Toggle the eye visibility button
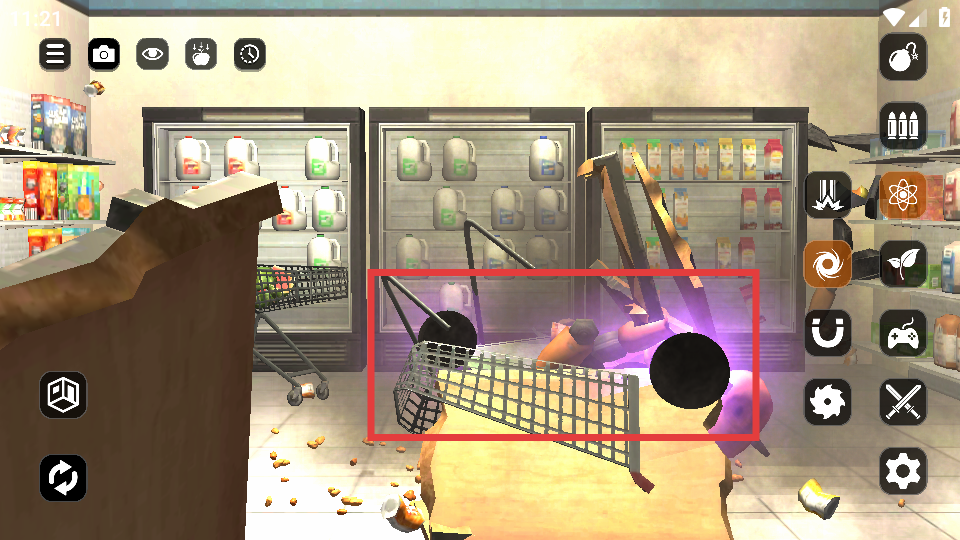Screen dimensions: 960x540 [153, 54]
